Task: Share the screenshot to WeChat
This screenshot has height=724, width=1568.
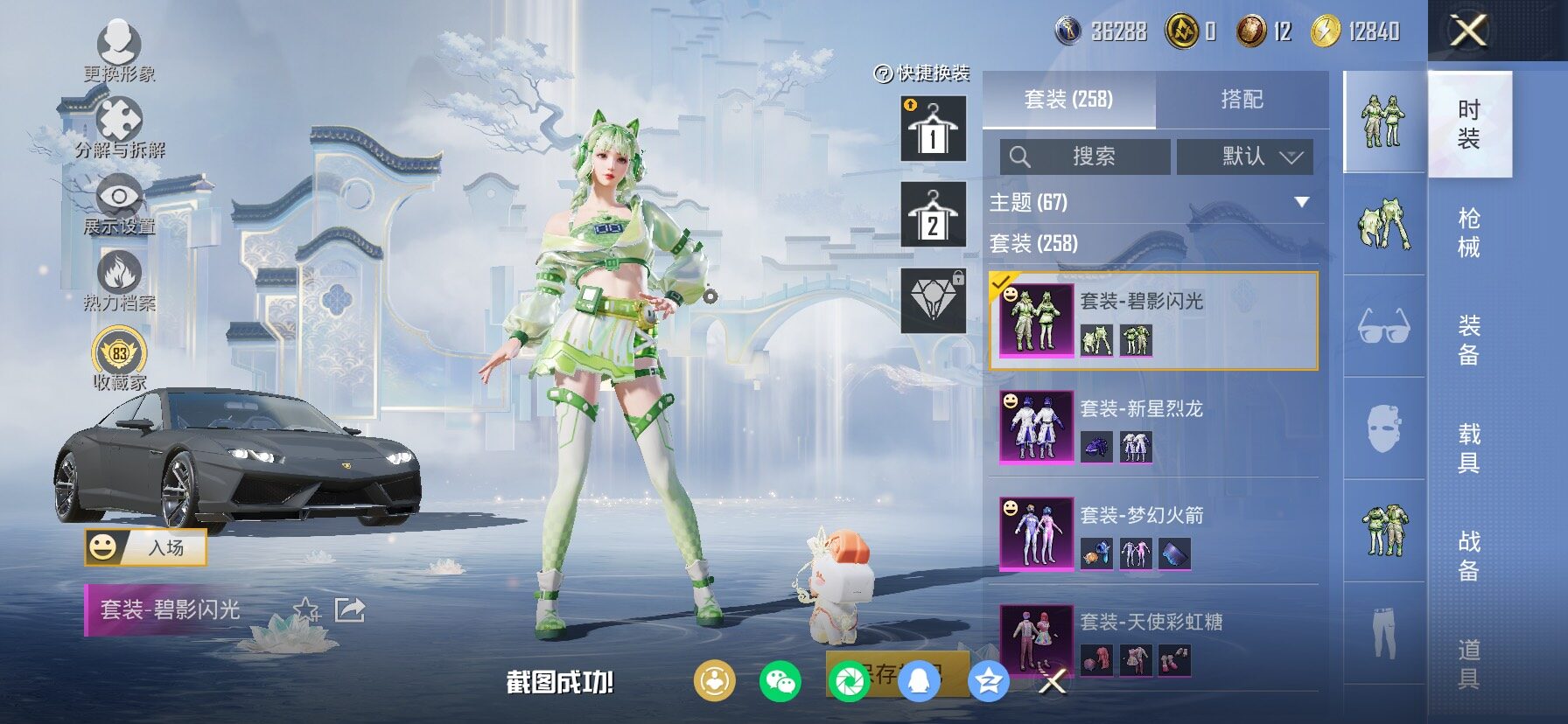Action: tap(780, 681)
